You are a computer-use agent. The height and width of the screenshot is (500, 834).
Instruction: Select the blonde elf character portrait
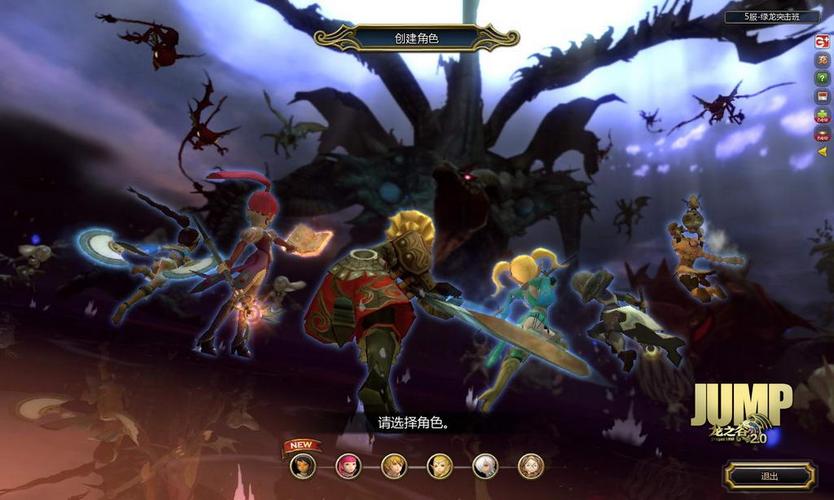[x=440, y=465]
